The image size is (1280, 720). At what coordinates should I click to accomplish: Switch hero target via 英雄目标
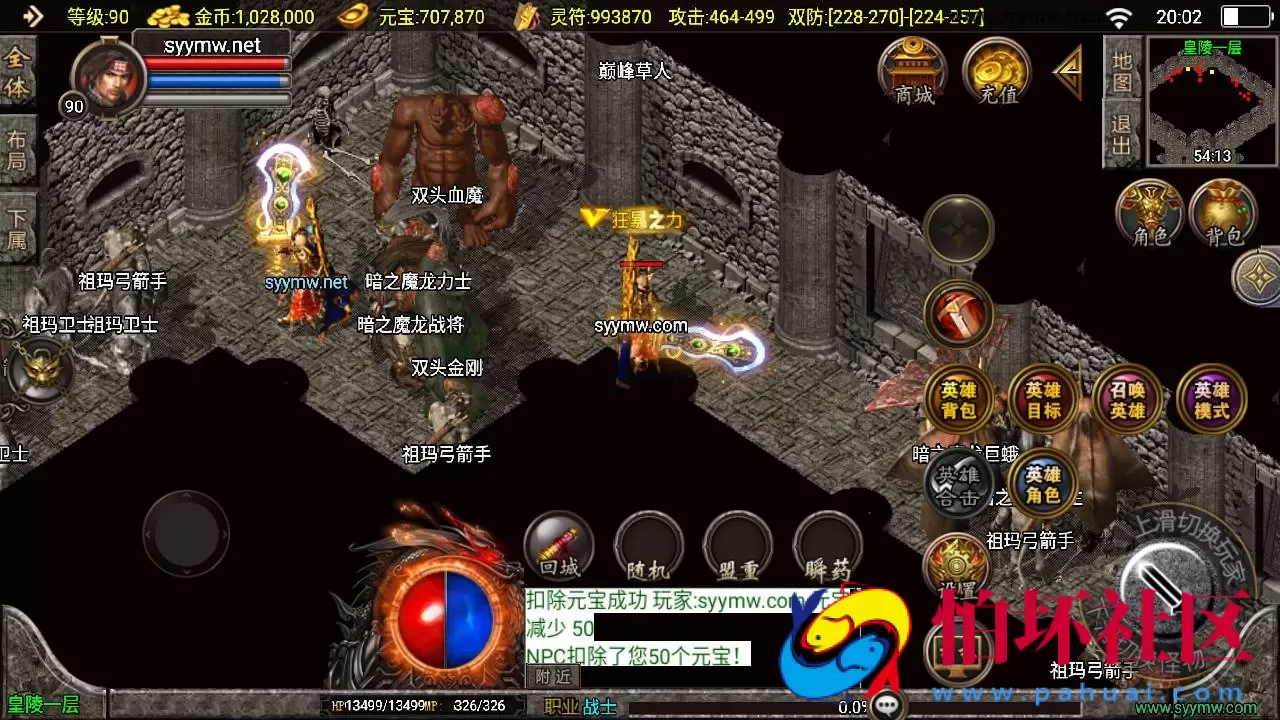point(1043,399)
